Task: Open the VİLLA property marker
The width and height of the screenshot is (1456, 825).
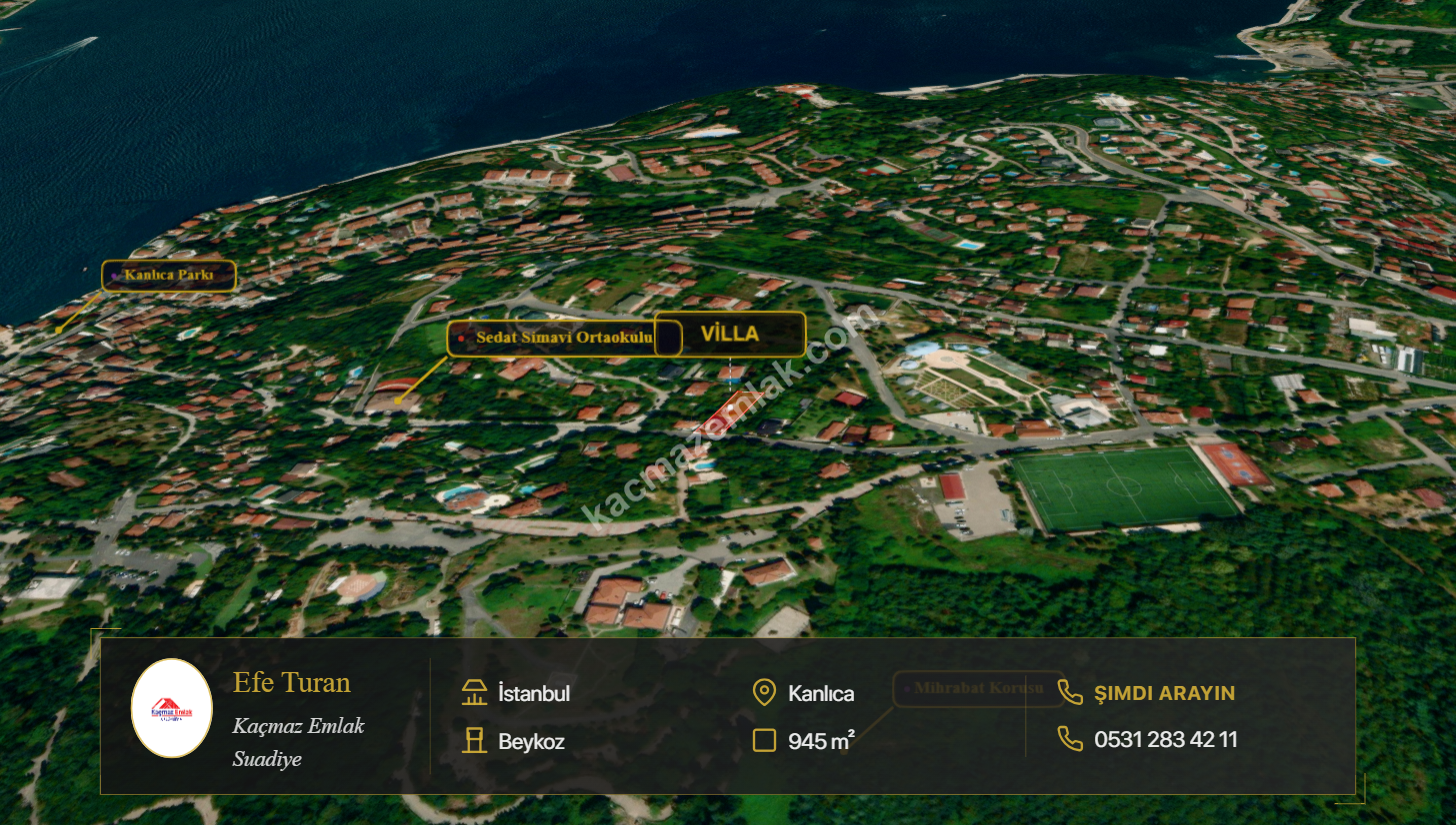Action: pos(730,334)
